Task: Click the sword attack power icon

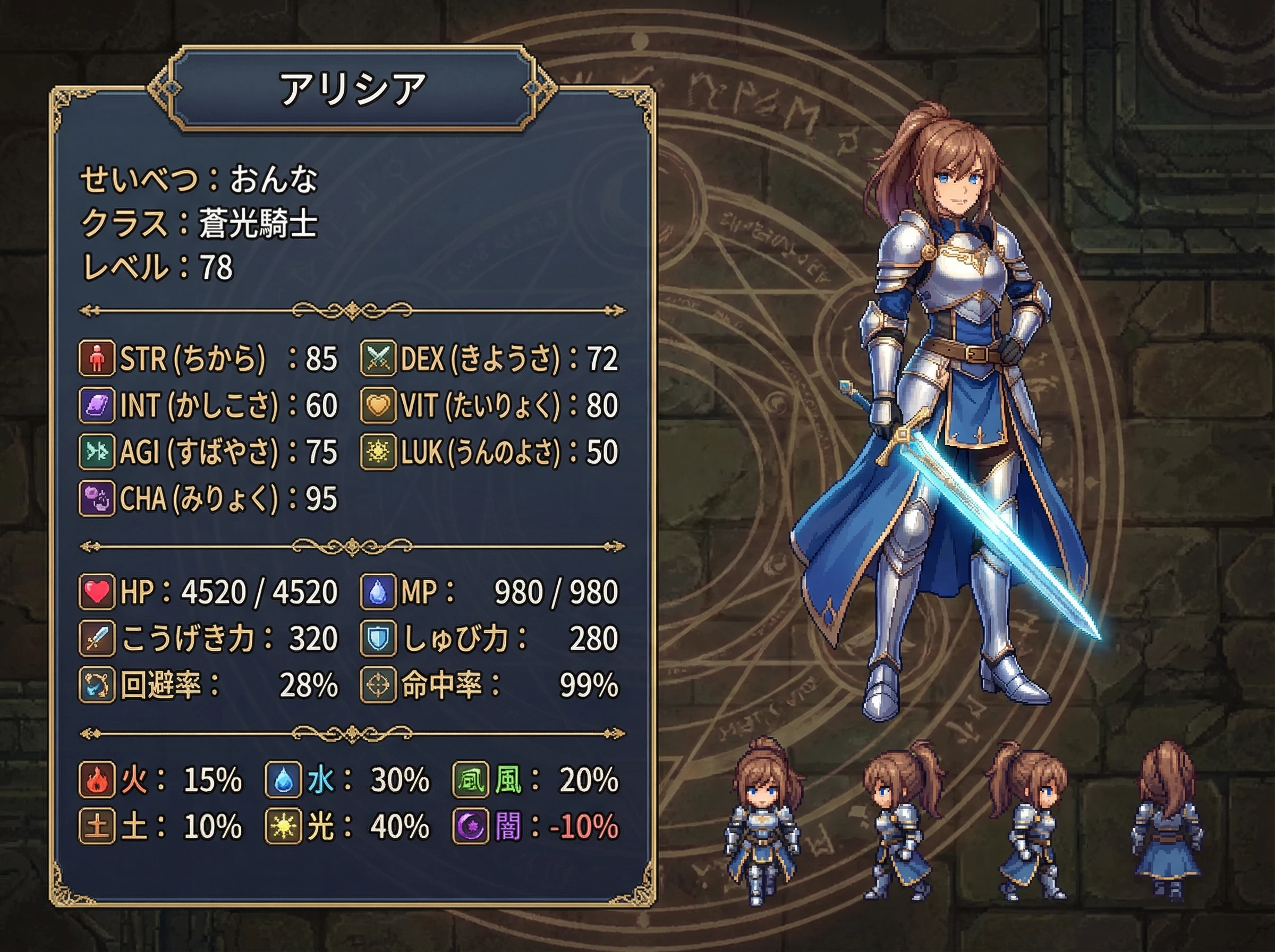Action: point(96,639)
